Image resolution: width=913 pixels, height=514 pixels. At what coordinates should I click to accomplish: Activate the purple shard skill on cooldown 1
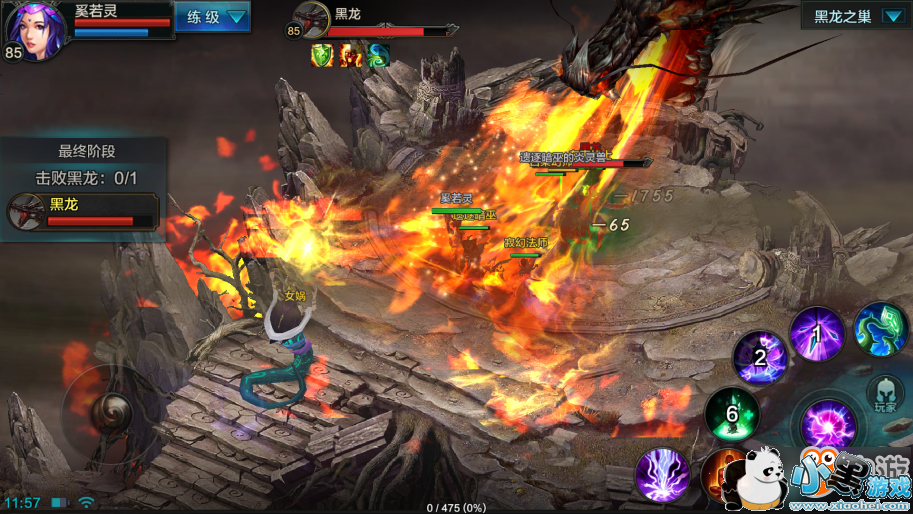tap(817, 334)
